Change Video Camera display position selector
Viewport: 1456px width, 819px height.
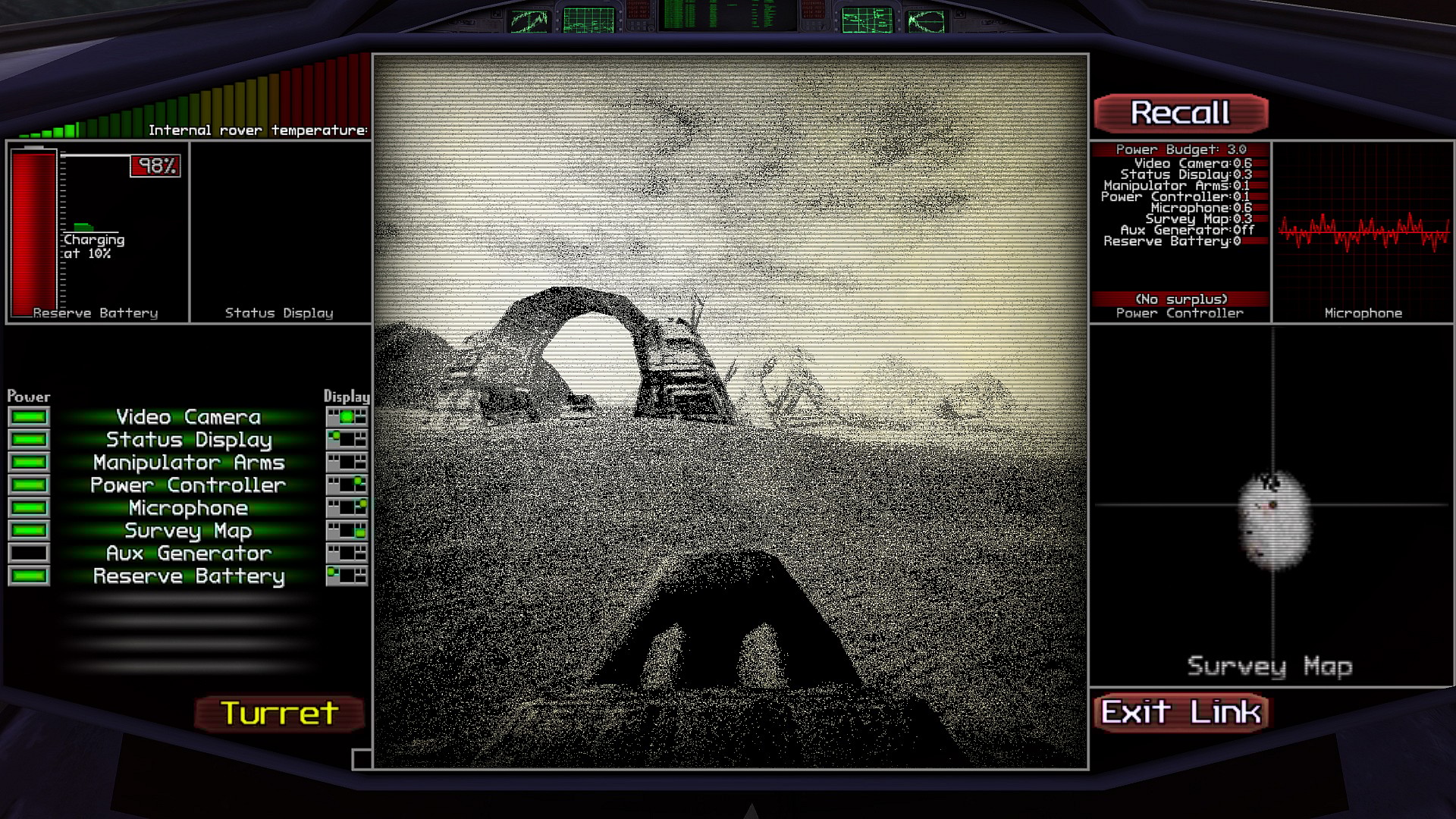[x=347, y=417]
